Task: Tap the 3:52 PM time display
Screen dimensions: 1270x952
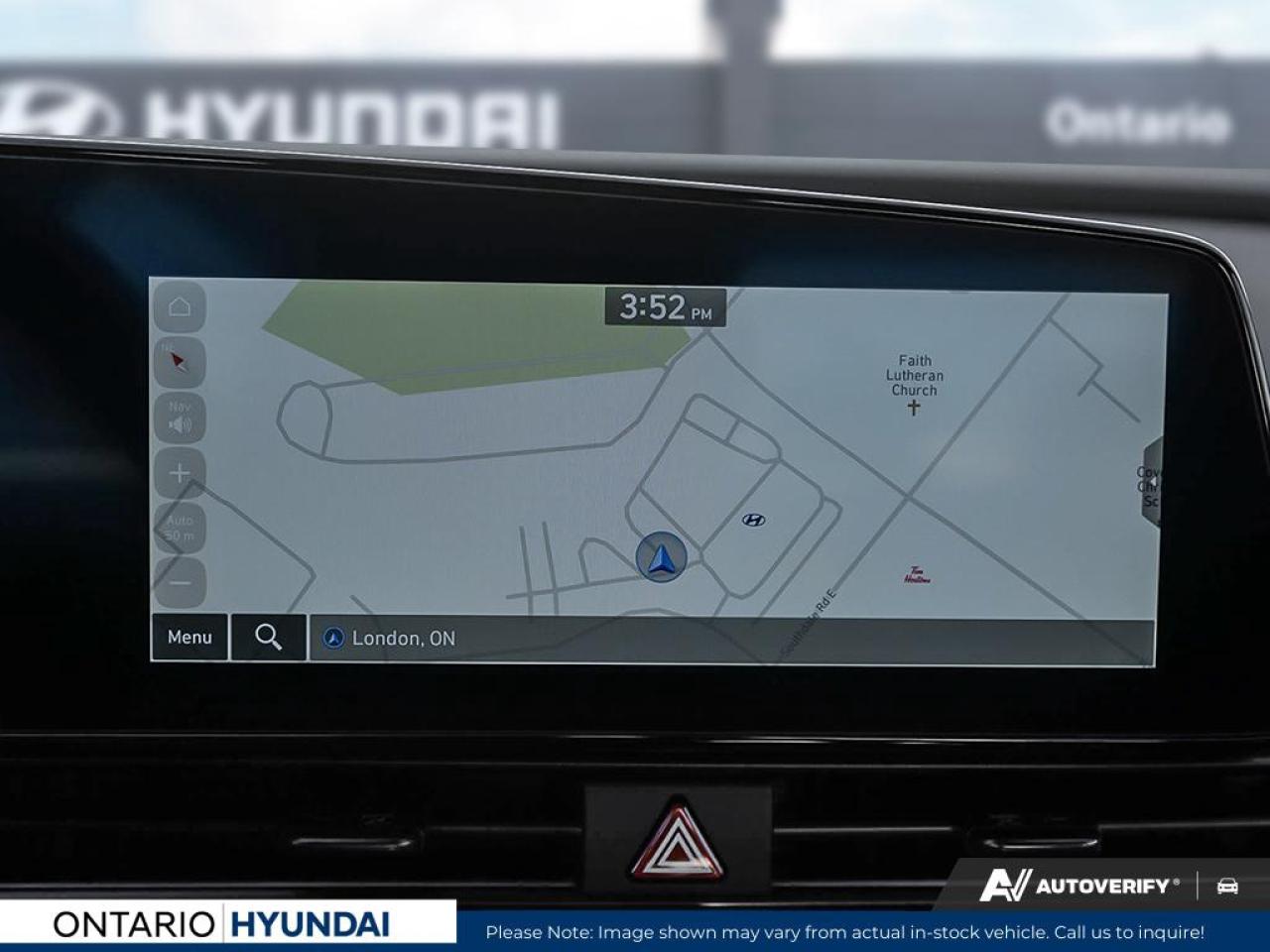Action: [x=663, y=307]
